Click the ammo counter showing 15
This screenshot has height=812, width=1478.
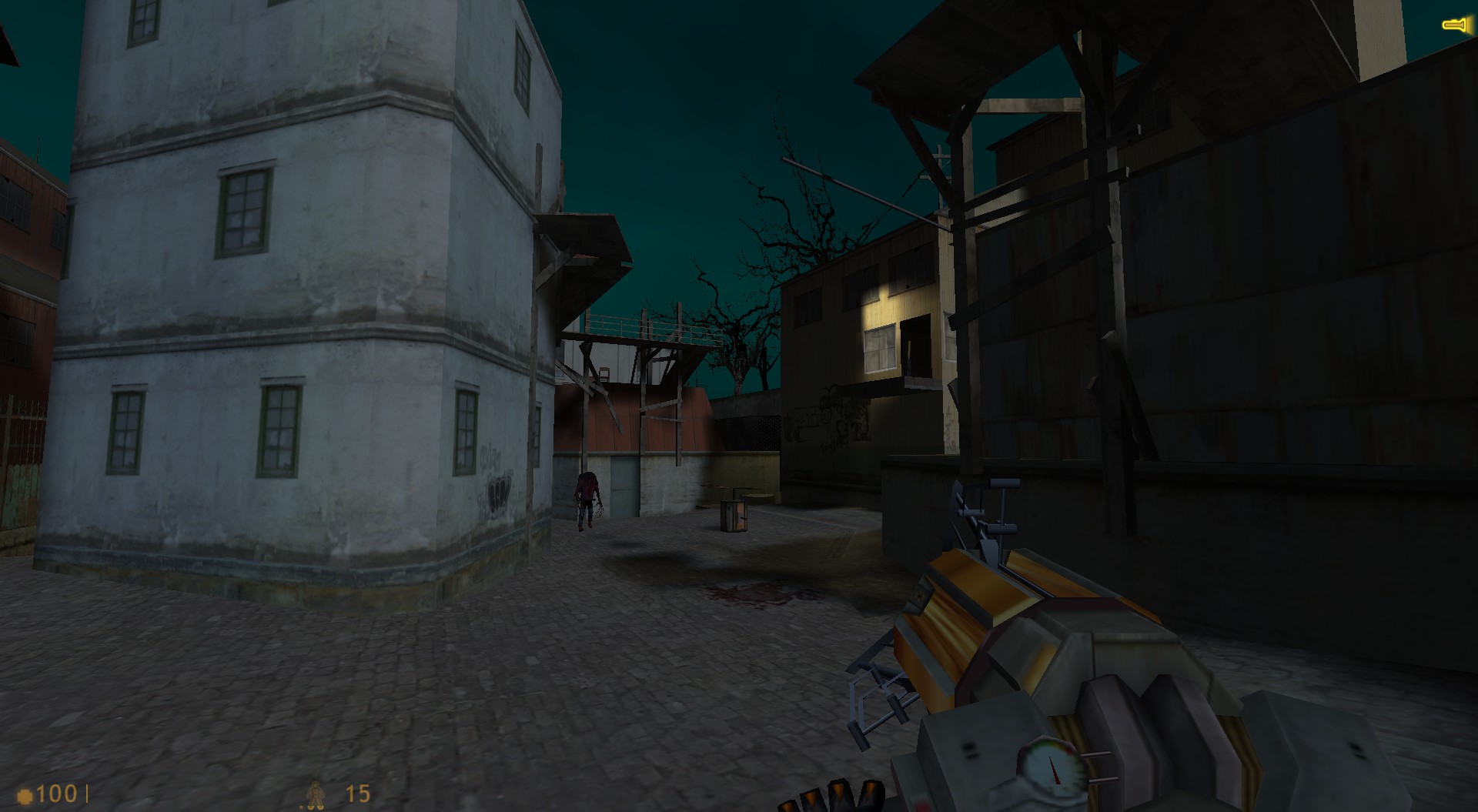click(356, 791)
